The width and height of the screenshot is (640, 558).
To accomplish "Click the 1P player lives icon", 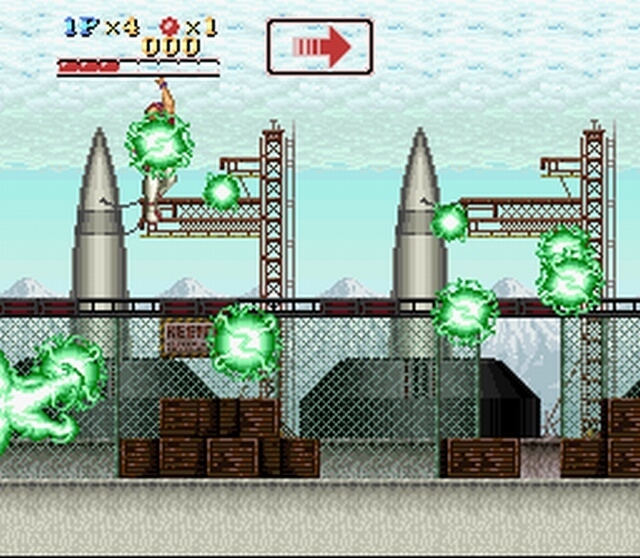I will (82, 27).
